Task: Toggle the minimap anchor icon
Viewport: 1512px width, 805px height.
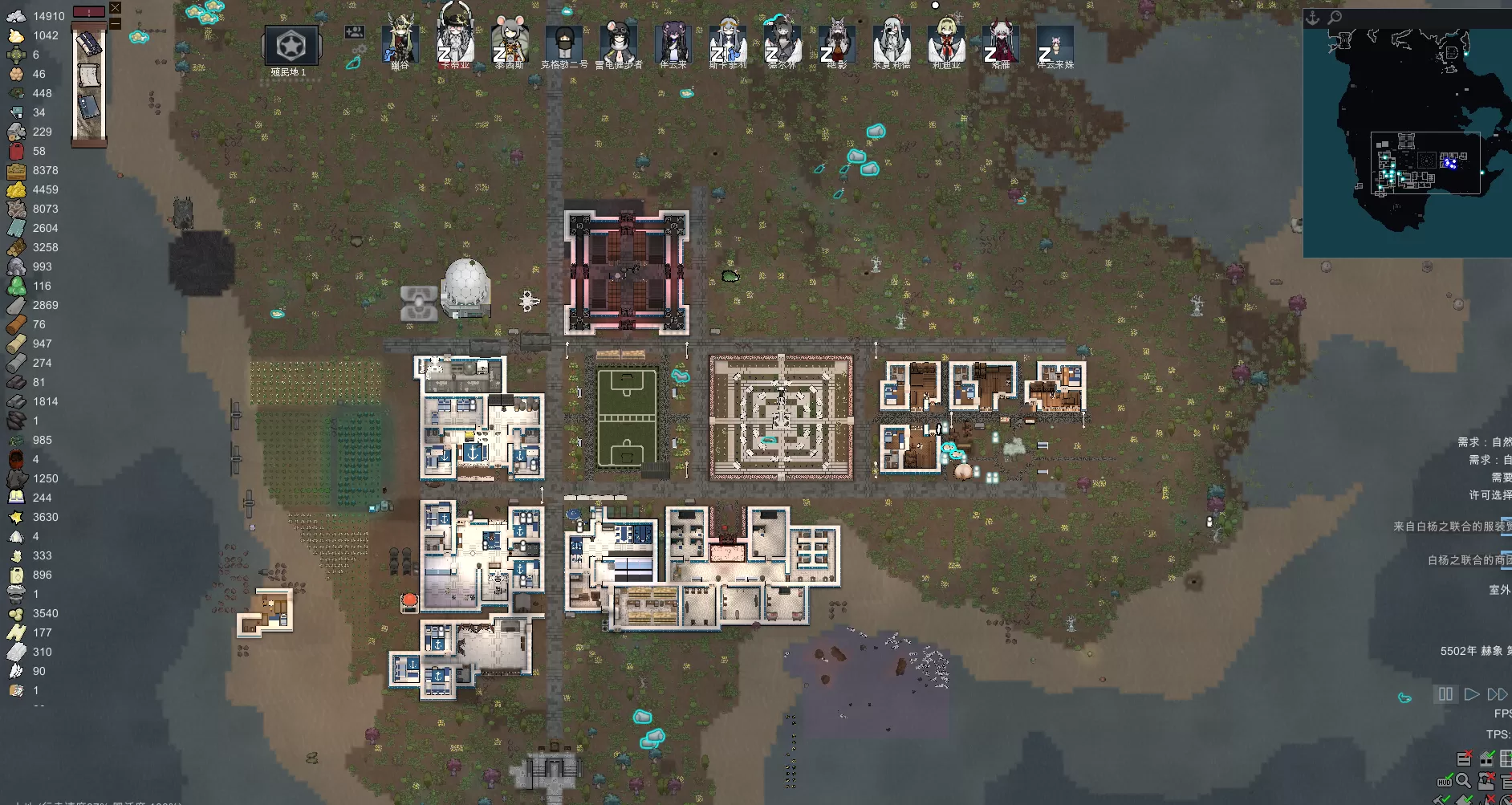Action: tap(1313, 18)
